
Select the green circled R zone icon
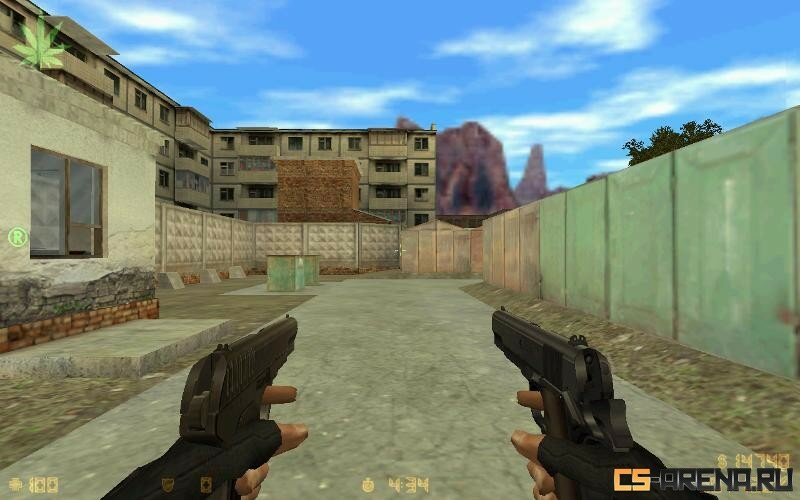pyautogui.click(x=17, y=237)
